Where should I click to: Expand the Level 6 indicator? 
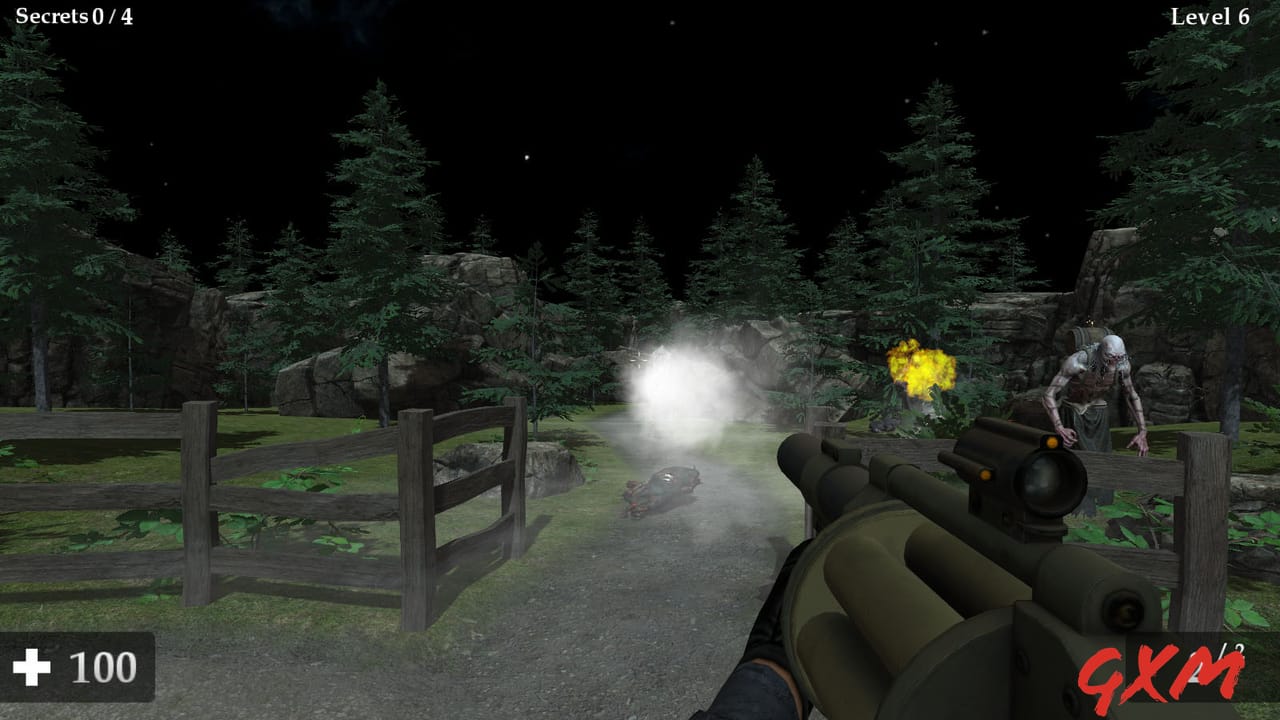pyautogui.click(x=1210, y=15)
